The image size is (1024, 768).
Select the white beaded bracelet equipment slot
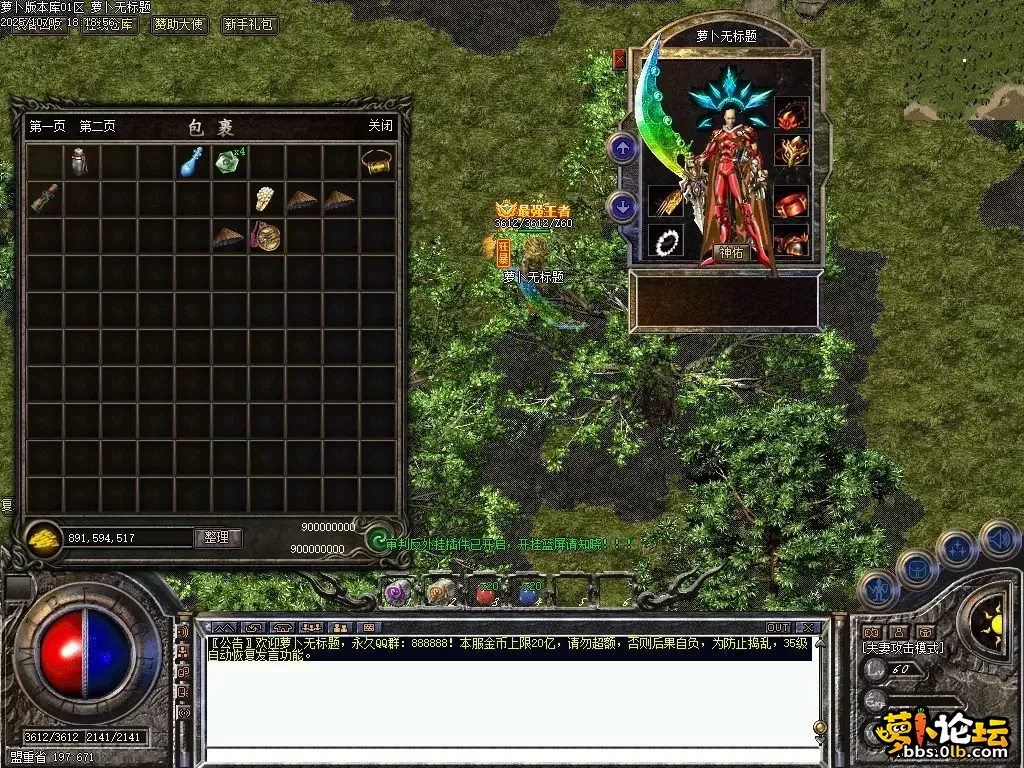pyautogui.click(x=664, y=241)
